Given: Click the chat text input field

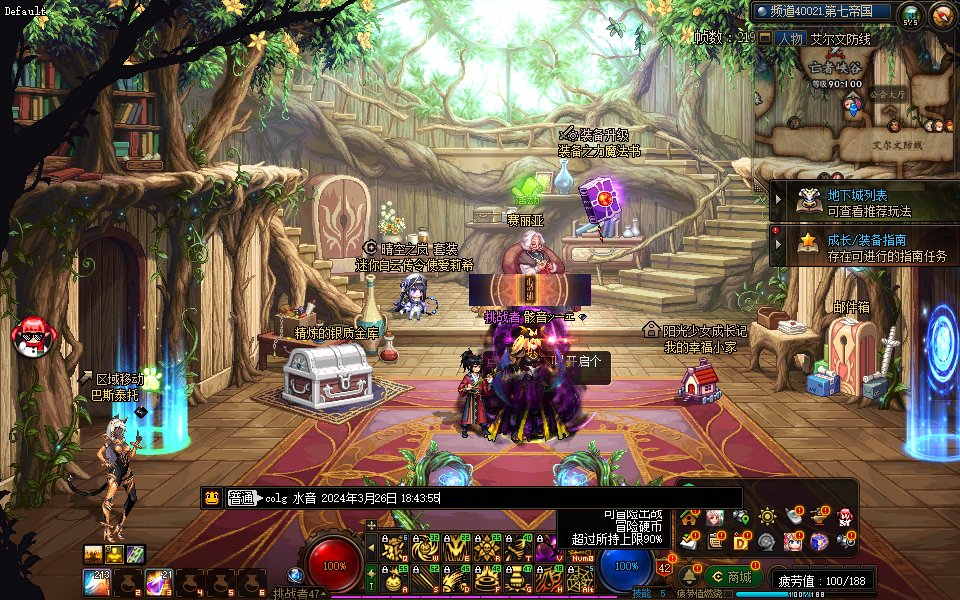Looking at the screenshot, I should tap(500, 498).
